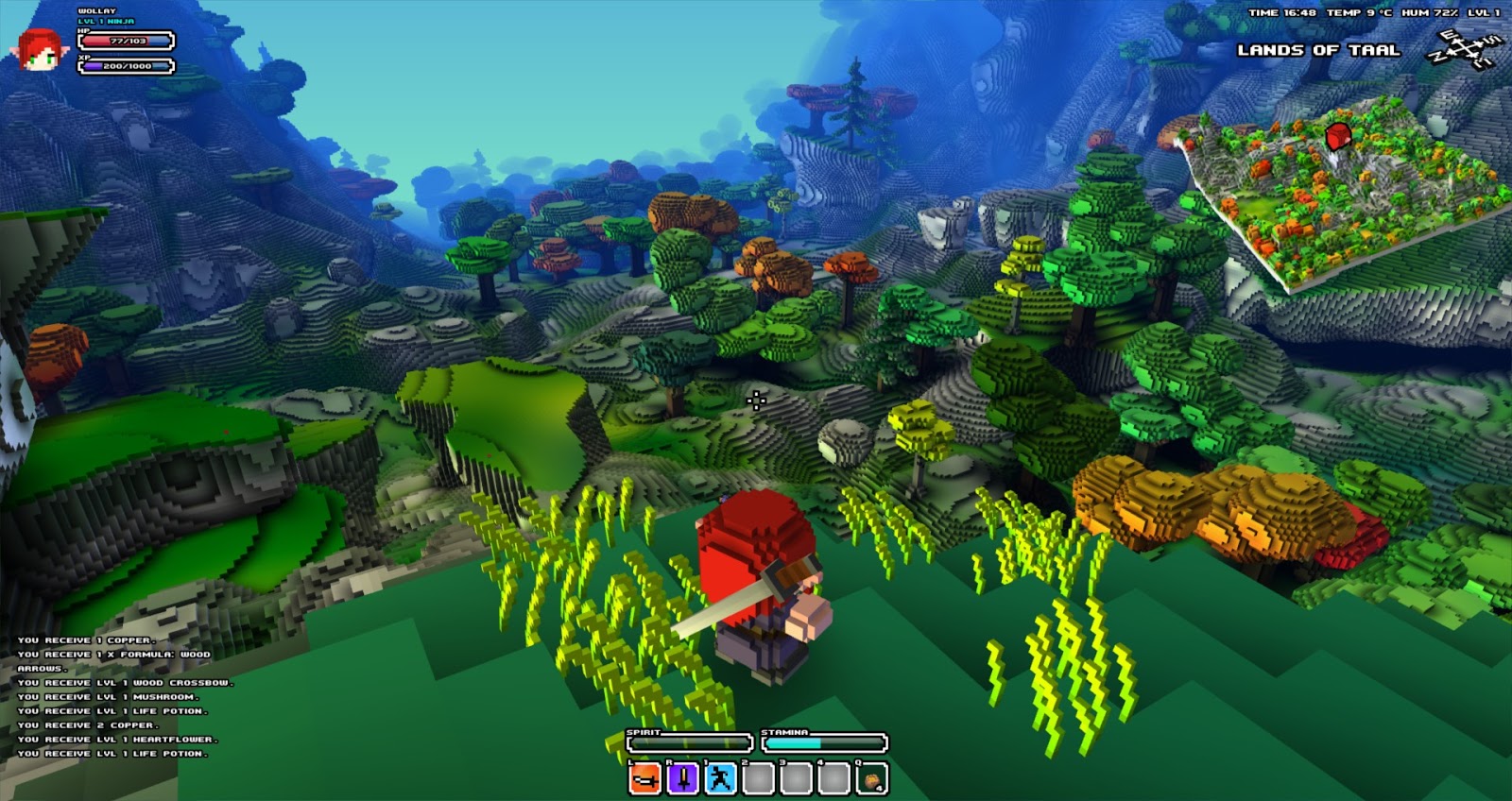Screen dimensions: 1512x801
Task: Select Wollay's red-haired character portrait
Action: [40, 48]
